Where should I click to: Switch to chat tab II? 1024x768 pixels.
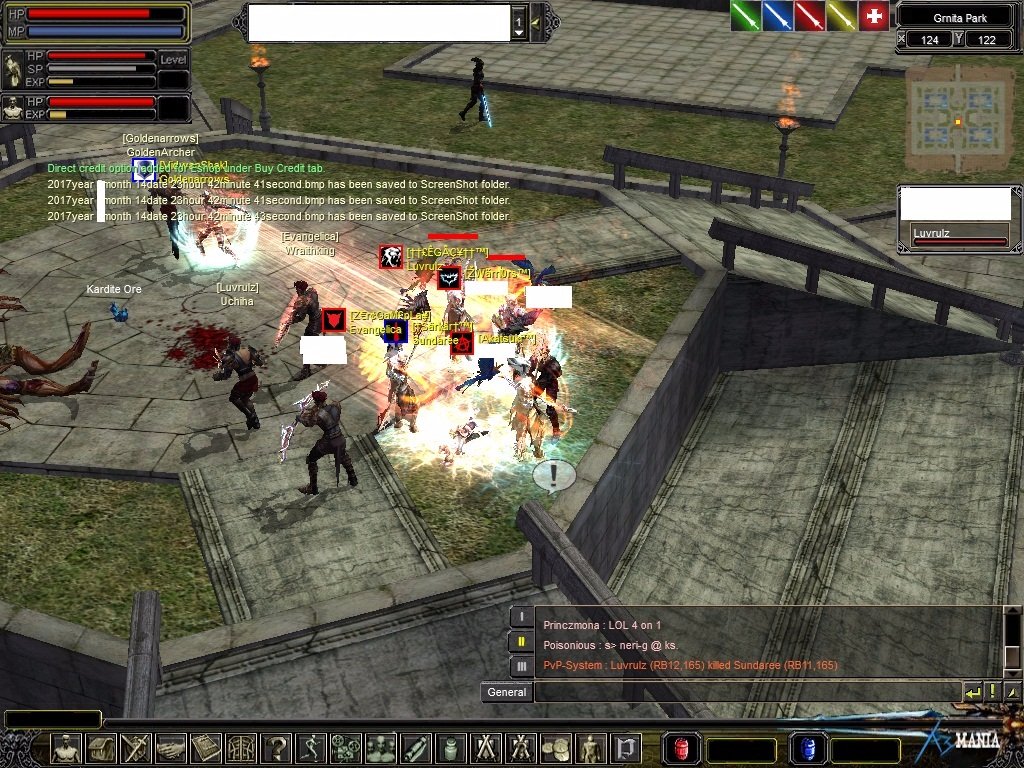[521, 642]
